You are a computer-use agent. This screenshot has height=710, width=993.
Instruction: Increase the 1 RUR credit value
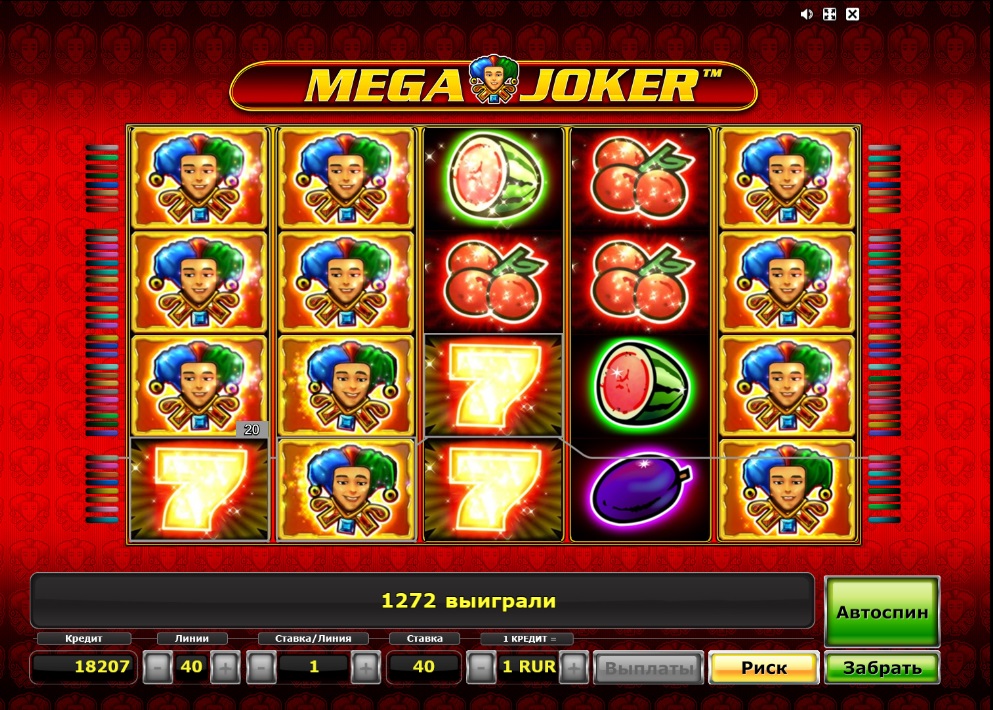click(x=574, y=667)
